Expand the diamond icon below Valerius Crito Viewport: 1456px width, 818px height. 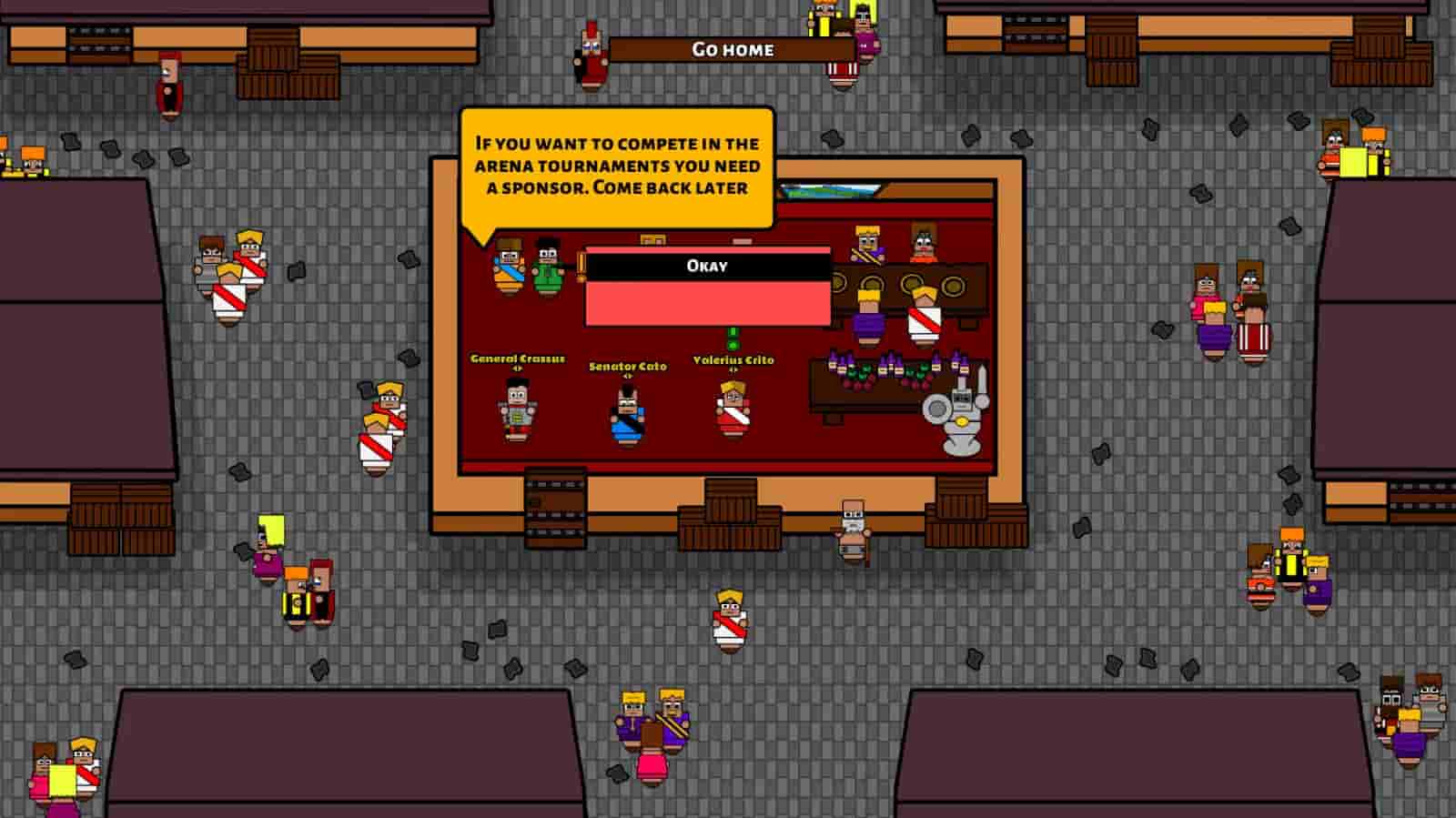click(x=734, y=369)
